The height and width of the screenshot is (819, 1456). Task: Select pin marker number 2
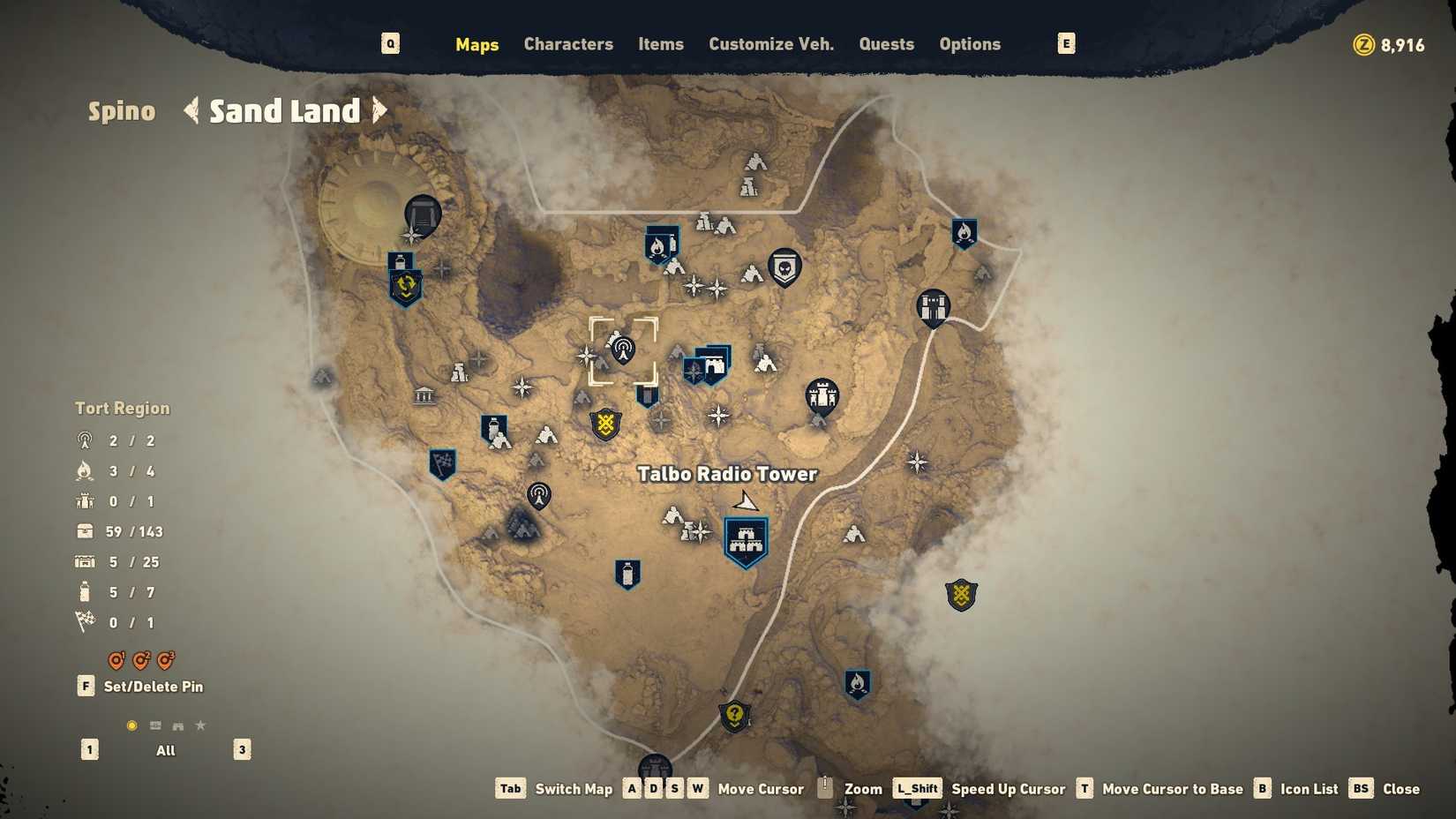click(140, 660)
